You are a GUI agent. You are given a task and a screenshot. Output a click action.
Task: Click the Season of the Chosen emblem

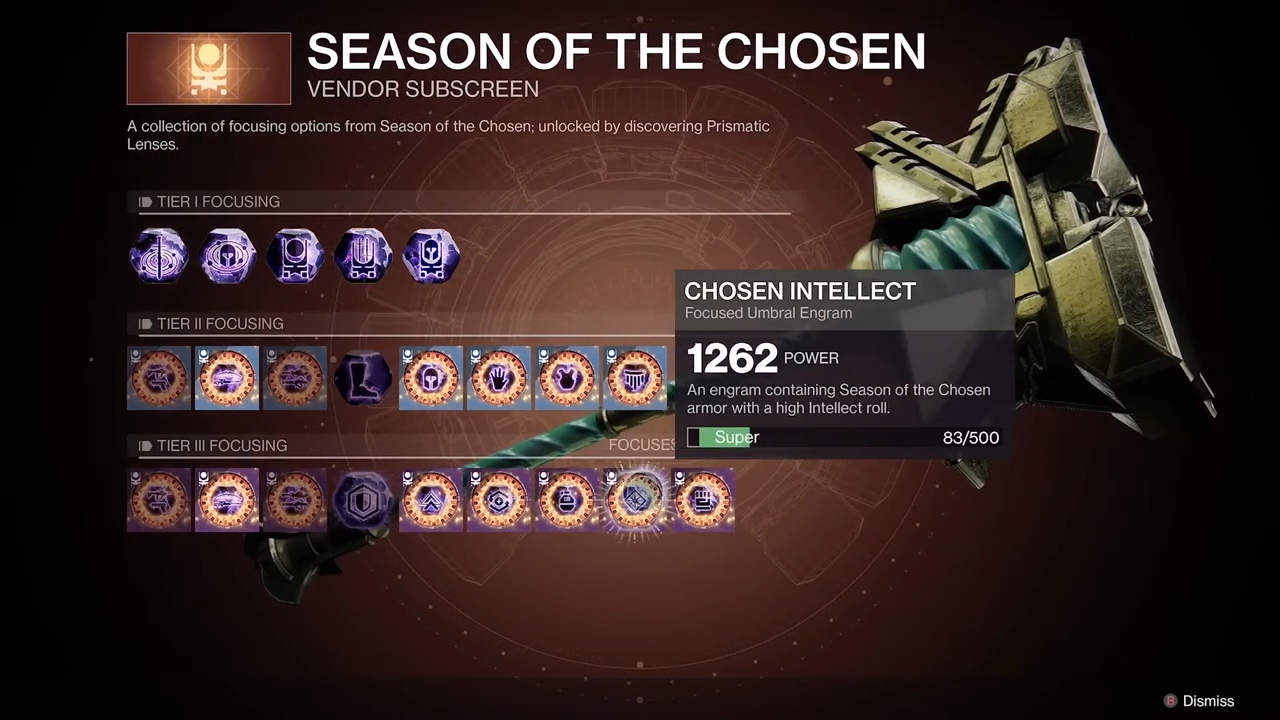[209, 69]
